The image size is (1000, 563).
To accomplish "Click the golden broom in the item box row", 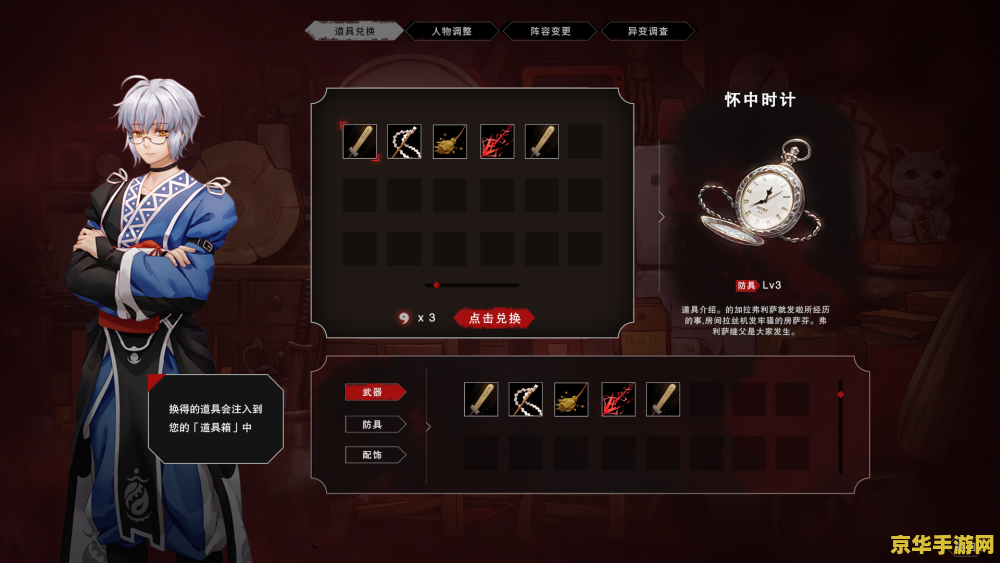I will tap(571, 399).
